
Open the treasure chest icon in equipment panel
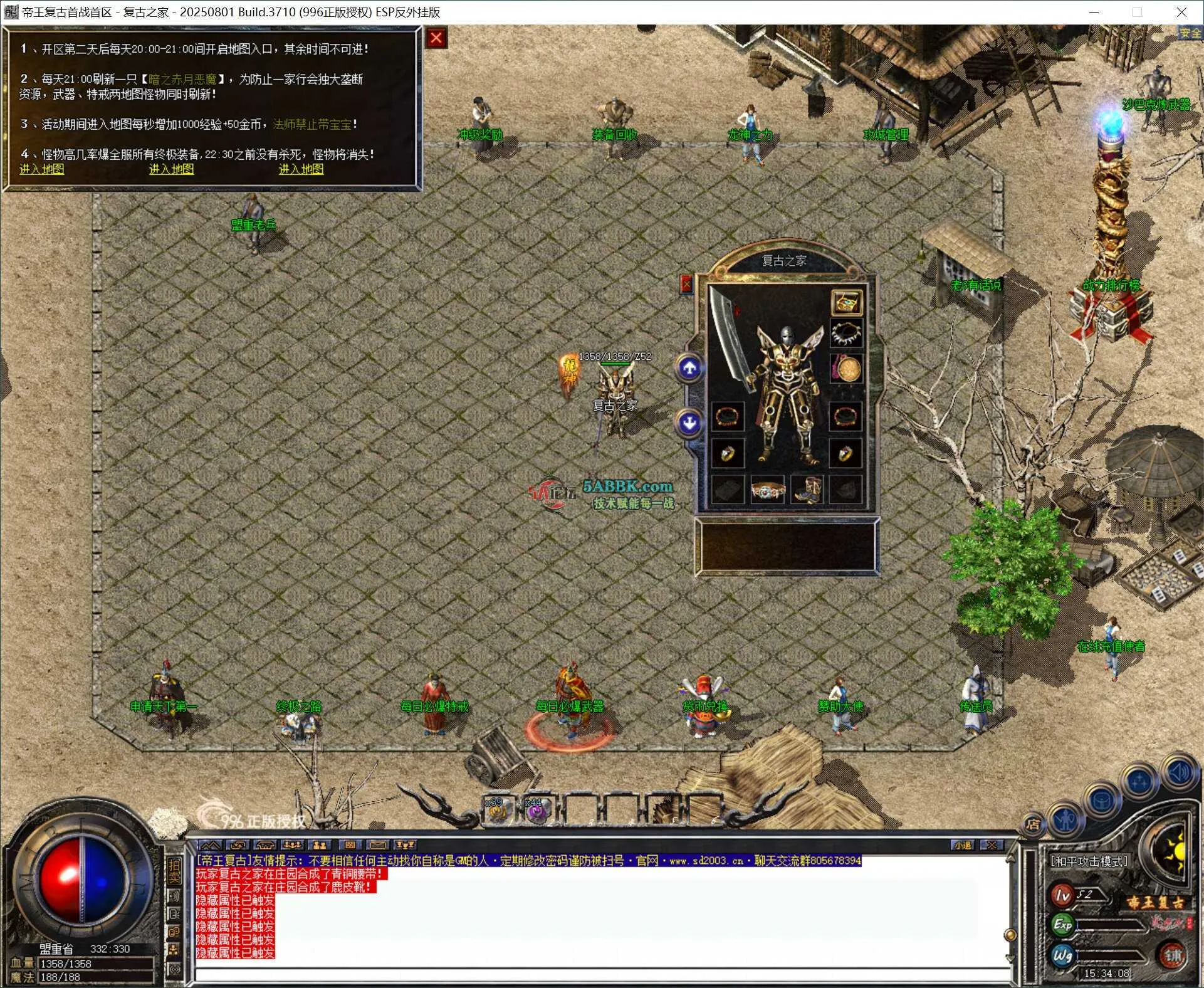tap(846, 303)
